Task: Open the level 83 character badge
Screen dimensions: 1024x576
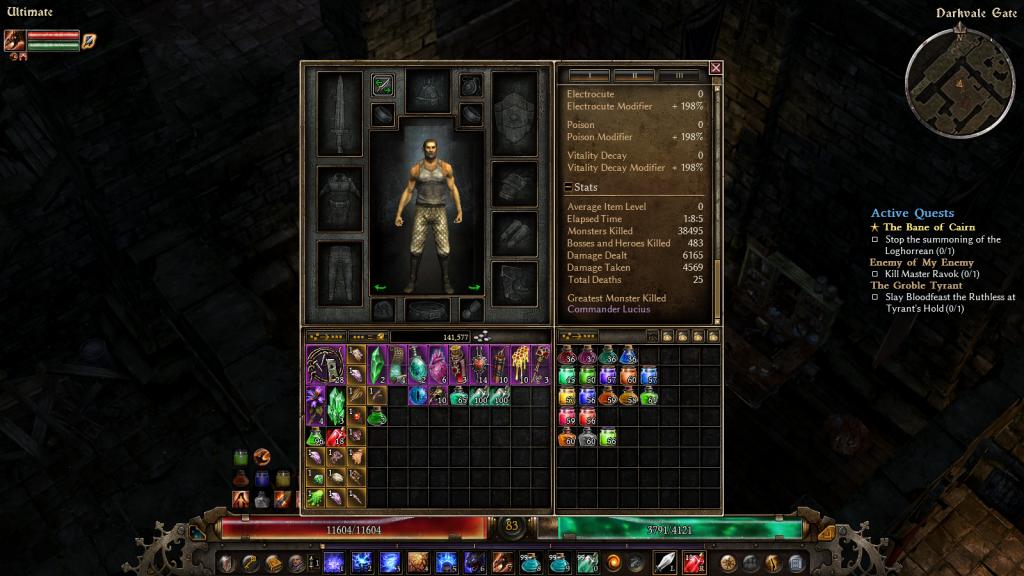Action: click(x=513, y=526)
